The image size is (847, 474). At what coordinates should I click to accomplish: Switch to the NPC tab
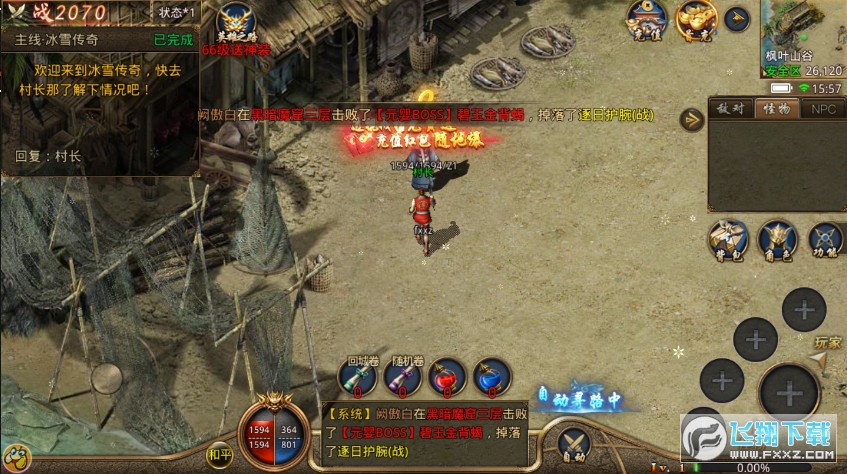pos(823,109)
